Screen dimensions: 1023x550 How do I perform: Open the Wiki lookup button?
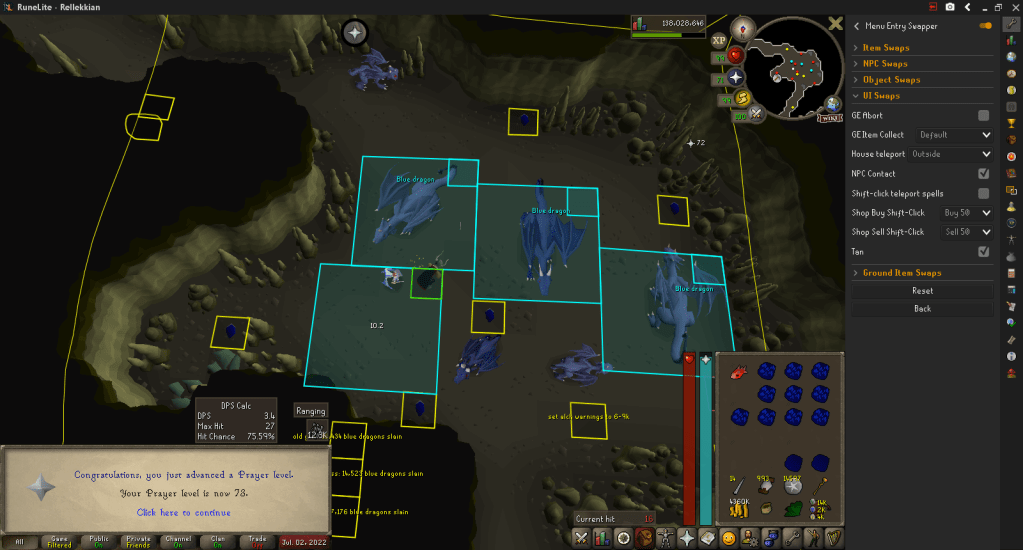click(x=829, y=117)
